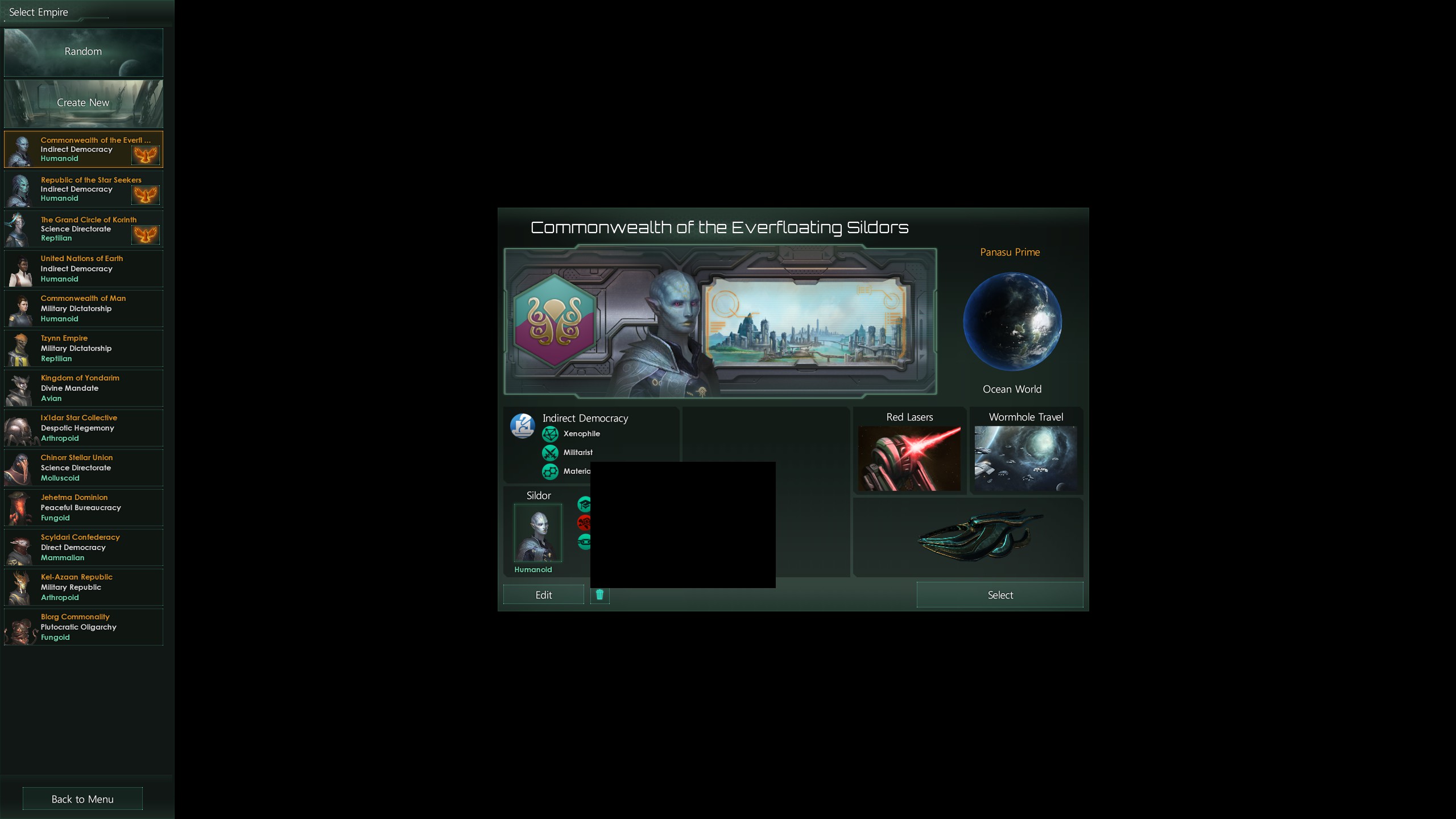Viewport: 1456px width, 819px height.
Task: Select the Tzynn Empire from the list
Action: click(84, 348)
